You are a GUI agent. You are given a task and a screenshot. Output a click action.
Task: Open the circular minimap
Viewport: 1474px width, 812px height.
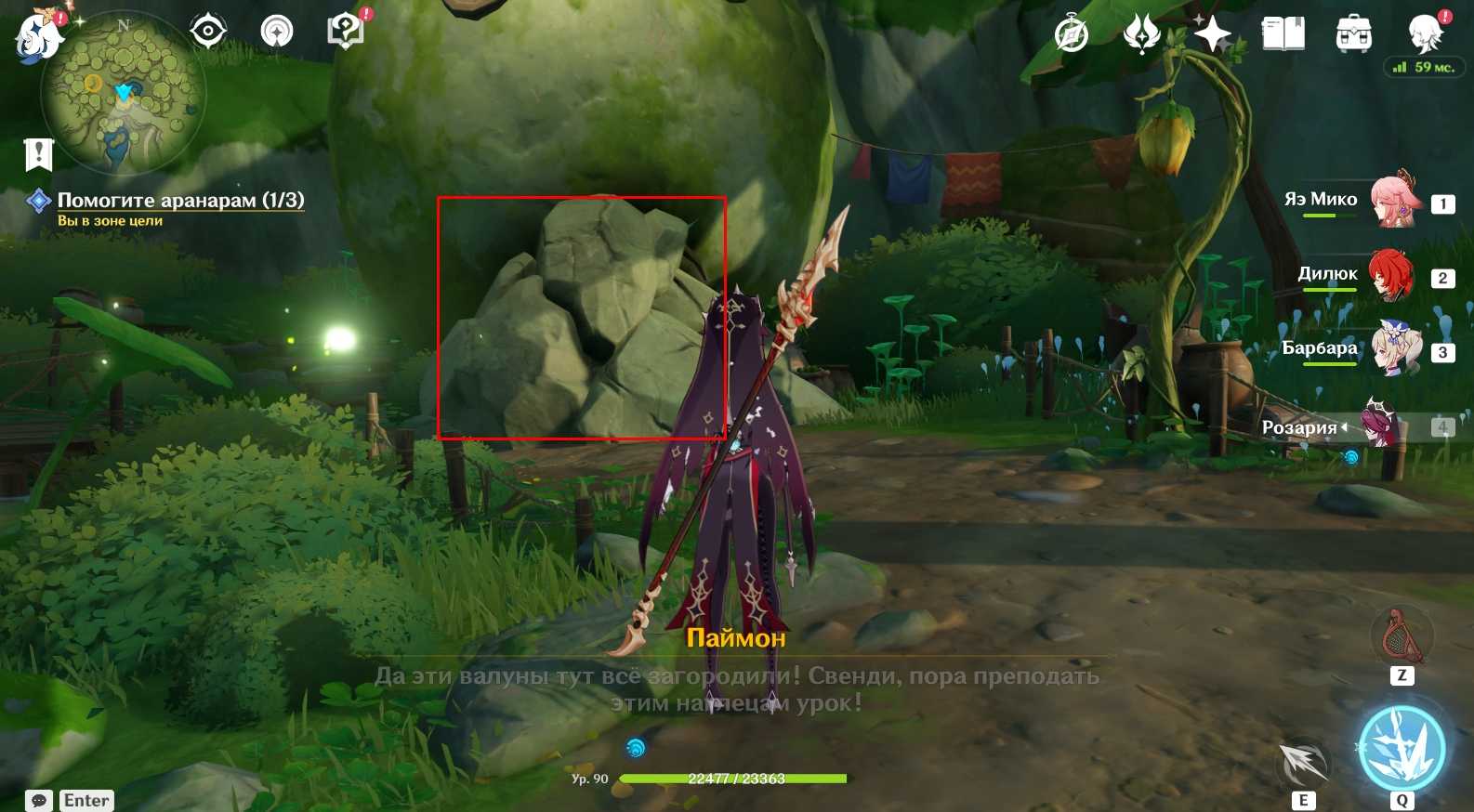124,93
